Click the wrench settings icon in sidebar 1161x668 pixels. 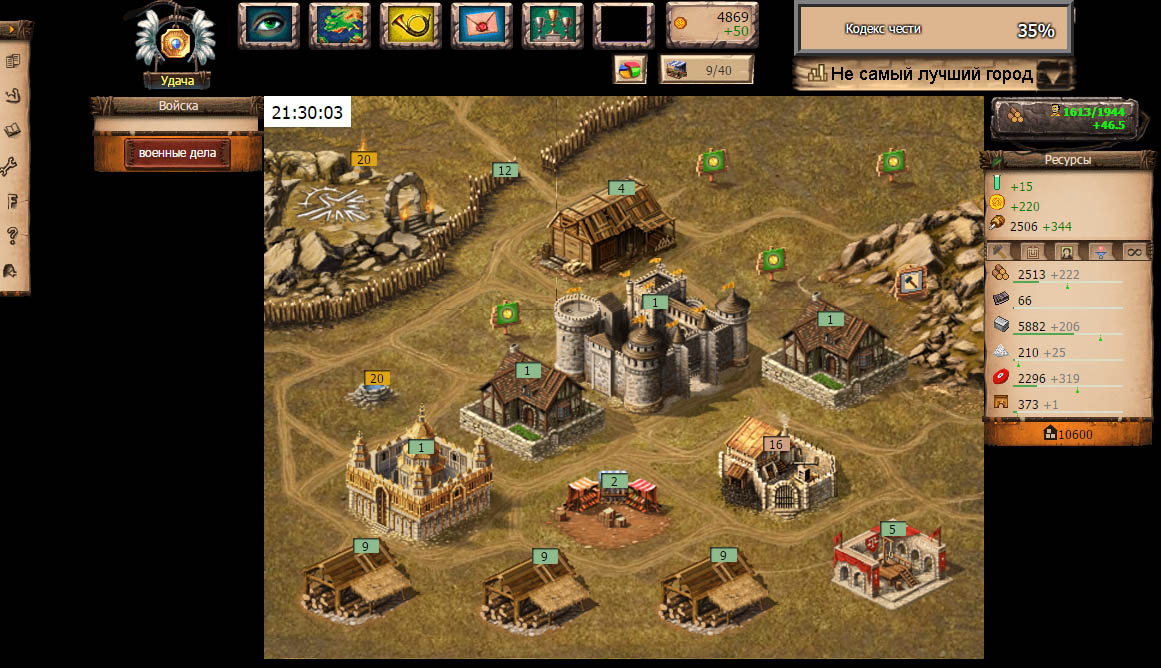pos(13,166)
